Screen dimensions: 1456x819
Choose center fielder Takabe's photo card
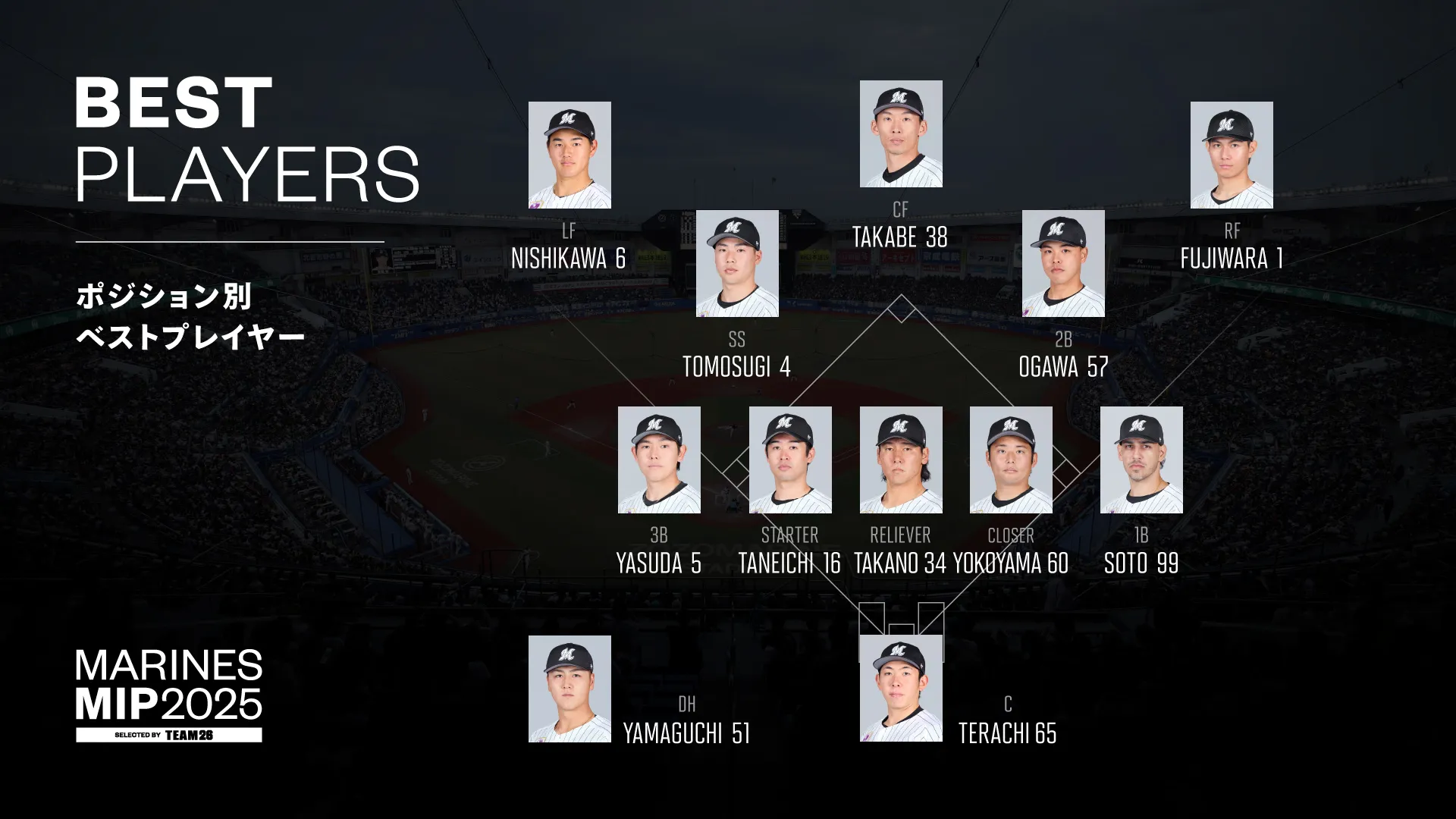(901, 133)
